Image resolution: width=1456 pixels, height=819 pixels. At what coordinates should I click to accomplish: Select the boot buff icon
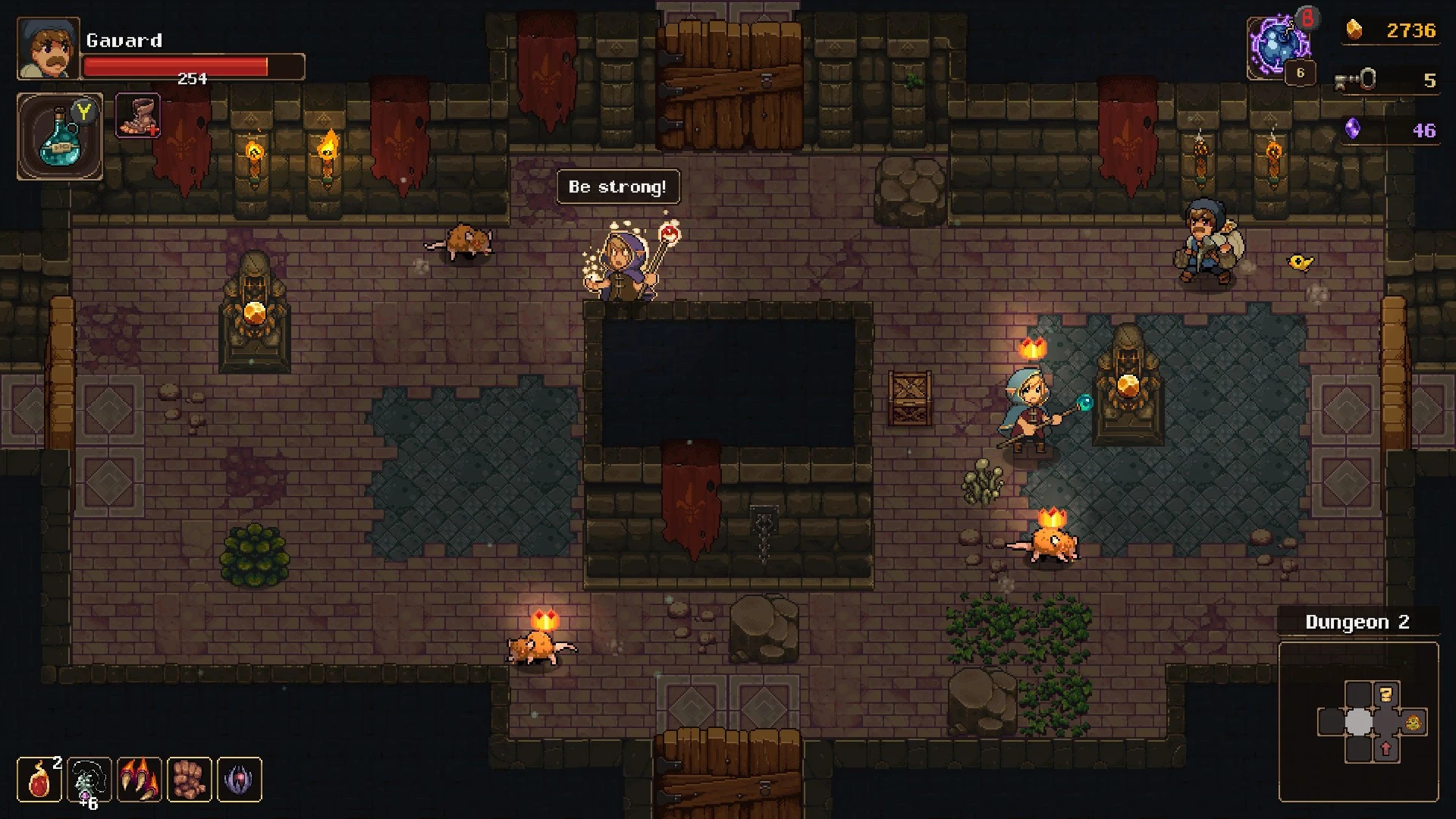coord(137,116)
